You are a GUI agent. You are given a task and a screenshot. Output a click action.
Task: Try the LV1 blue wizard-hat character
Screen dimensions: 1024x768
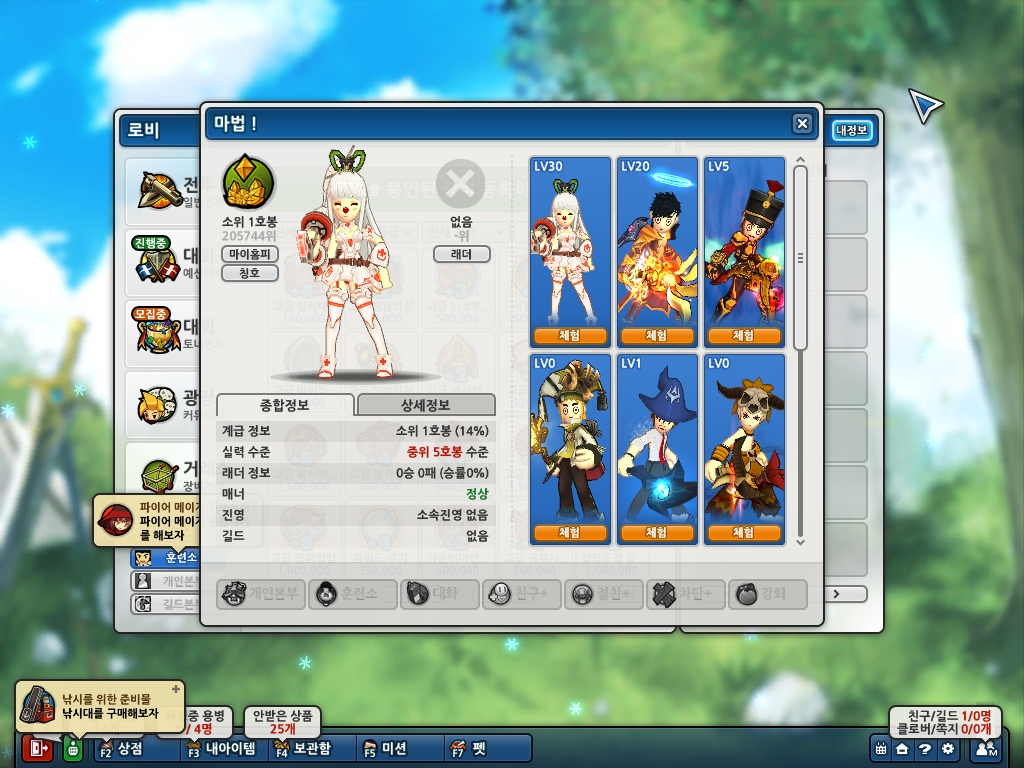pos(657,533)
